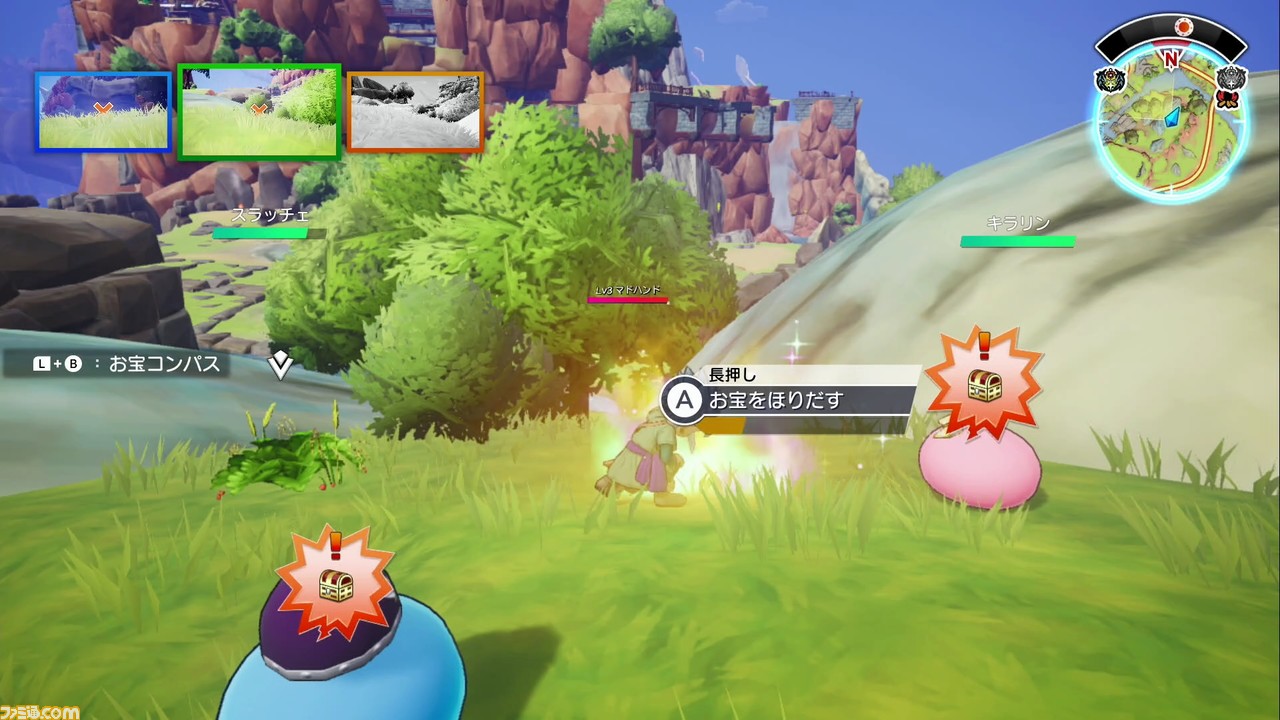The height and width of the screenshot is (720, 1280).
Task: Select the orange-framed grayscale vision thumbnail
Action: coord(415,110)
